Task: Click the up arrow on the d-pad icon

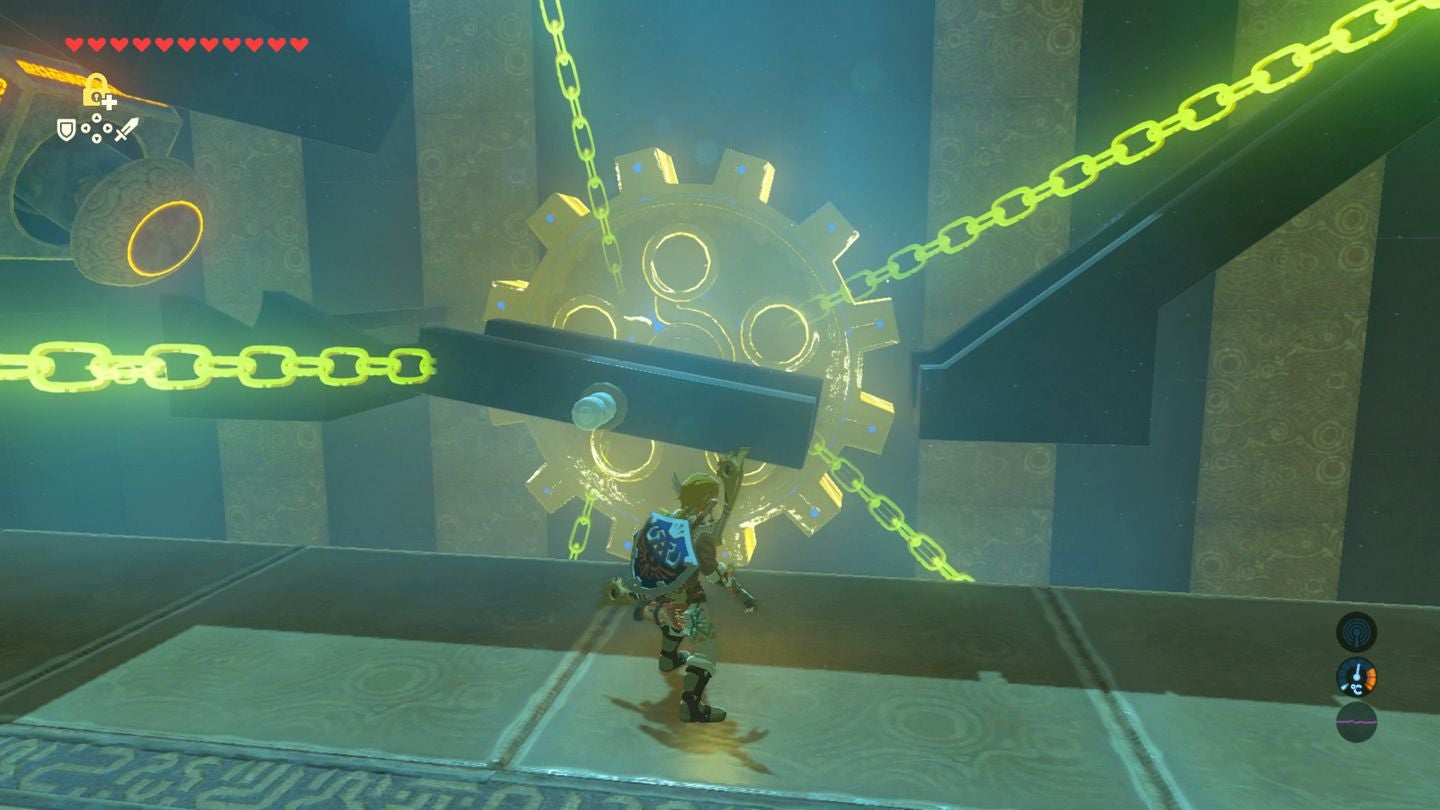Action: pos(96,117)
